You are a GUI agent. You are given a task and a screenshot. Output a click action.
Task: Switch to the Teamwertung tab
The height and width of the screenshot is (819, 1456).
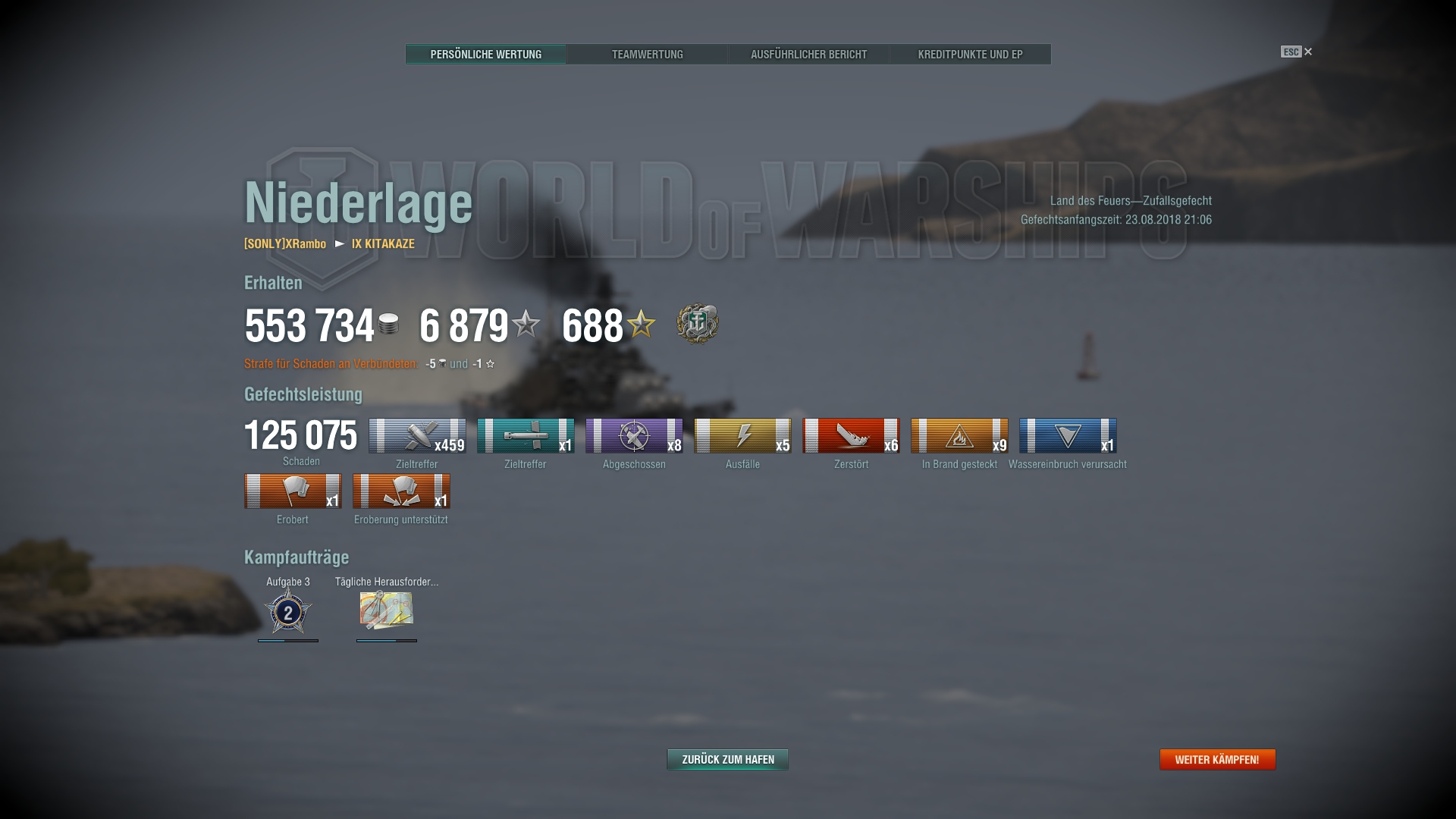648,54
